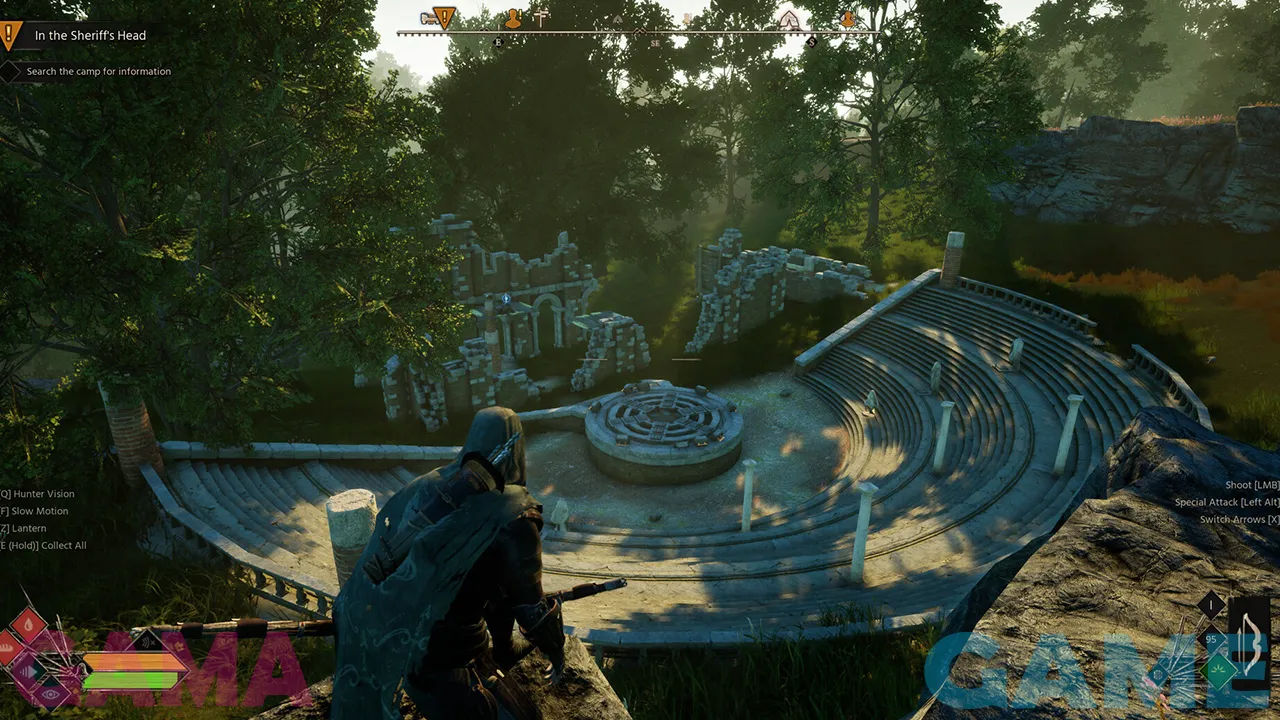Click the signpost marker on the compass

[541, 17]
